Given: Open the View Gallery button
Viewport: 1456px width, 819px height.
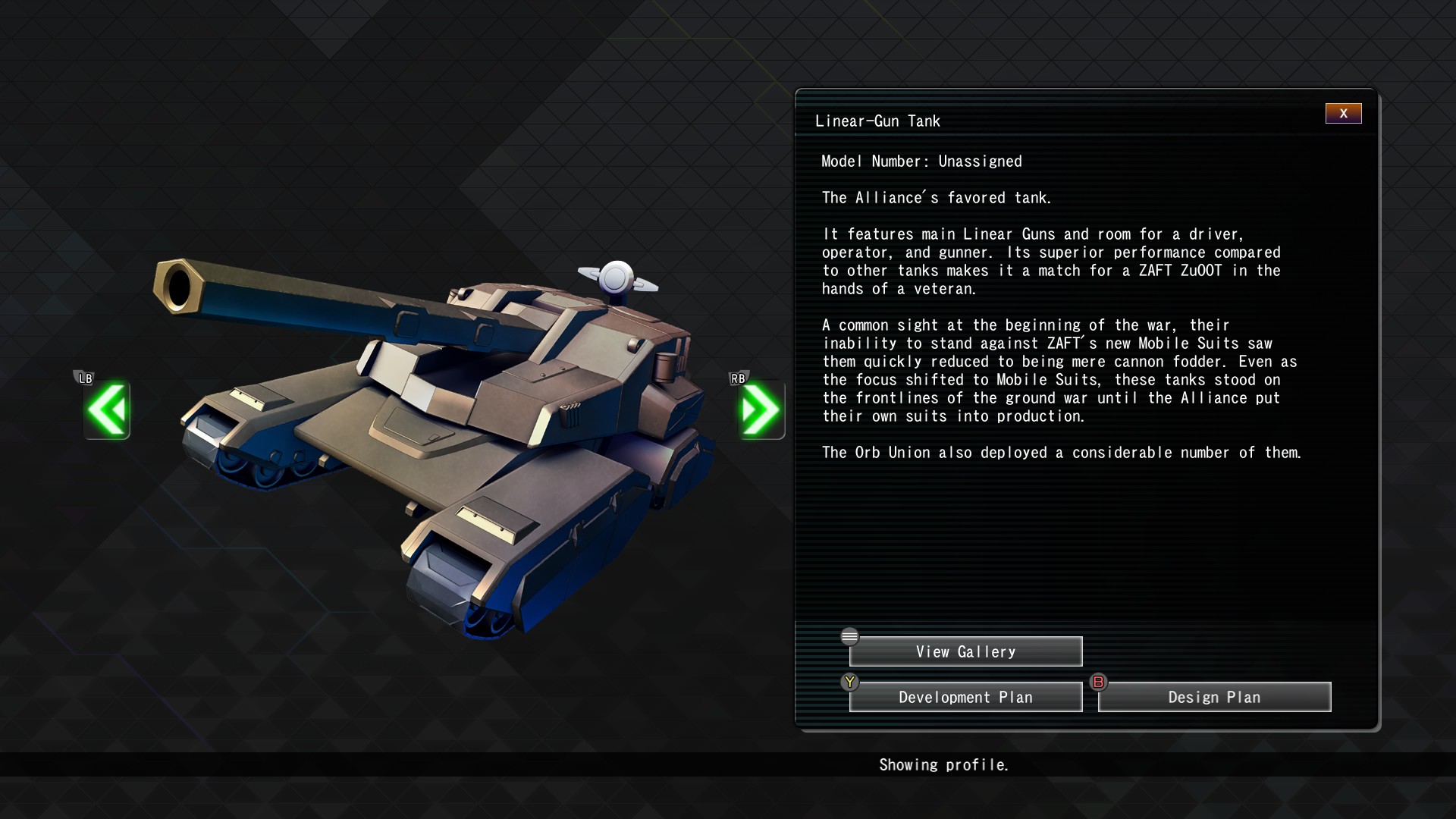Looking at the screenshot, I should click(965, 652).
